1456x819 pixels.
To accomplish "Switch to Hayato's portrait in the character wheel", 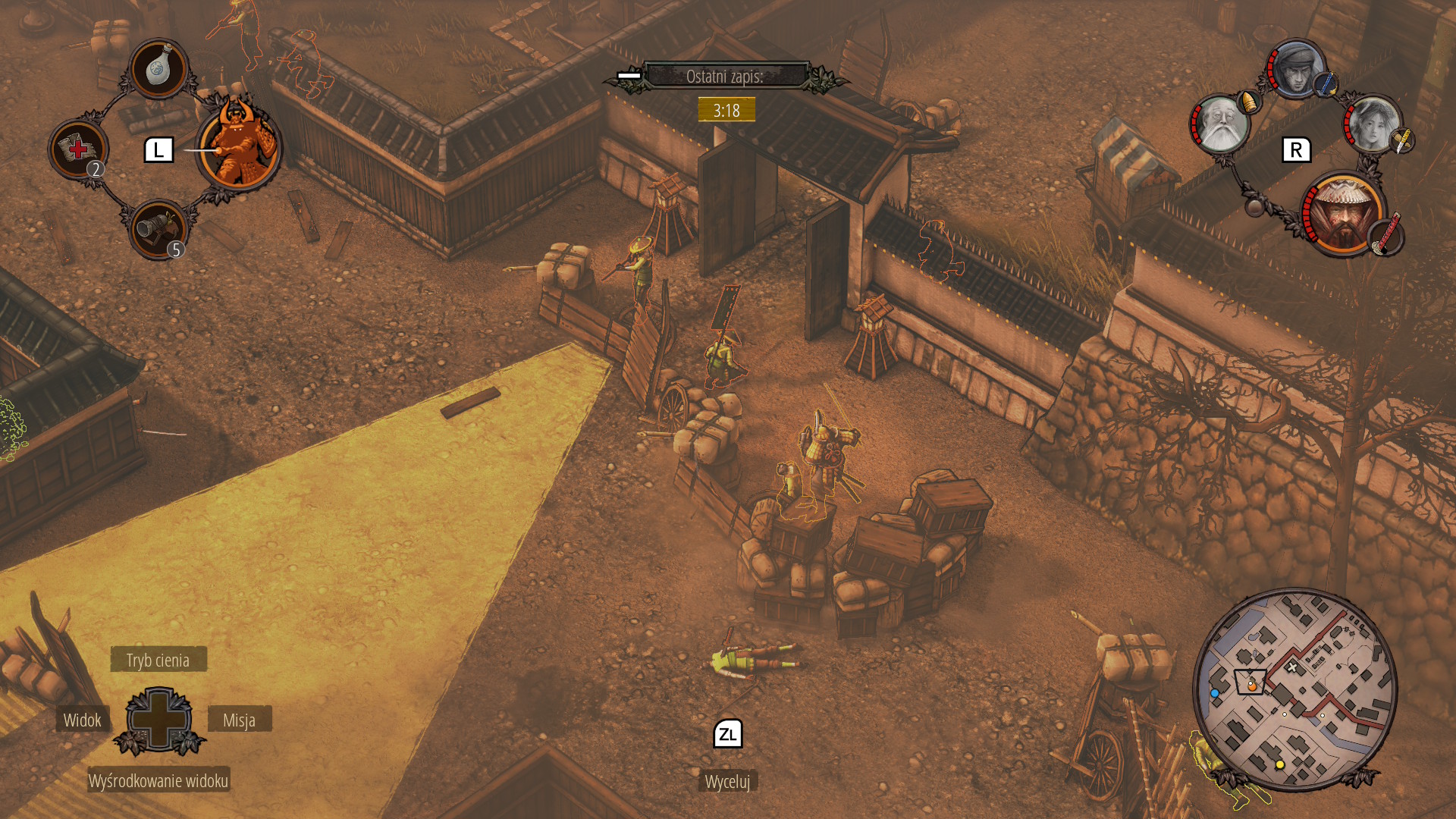I will [1297, 72].
